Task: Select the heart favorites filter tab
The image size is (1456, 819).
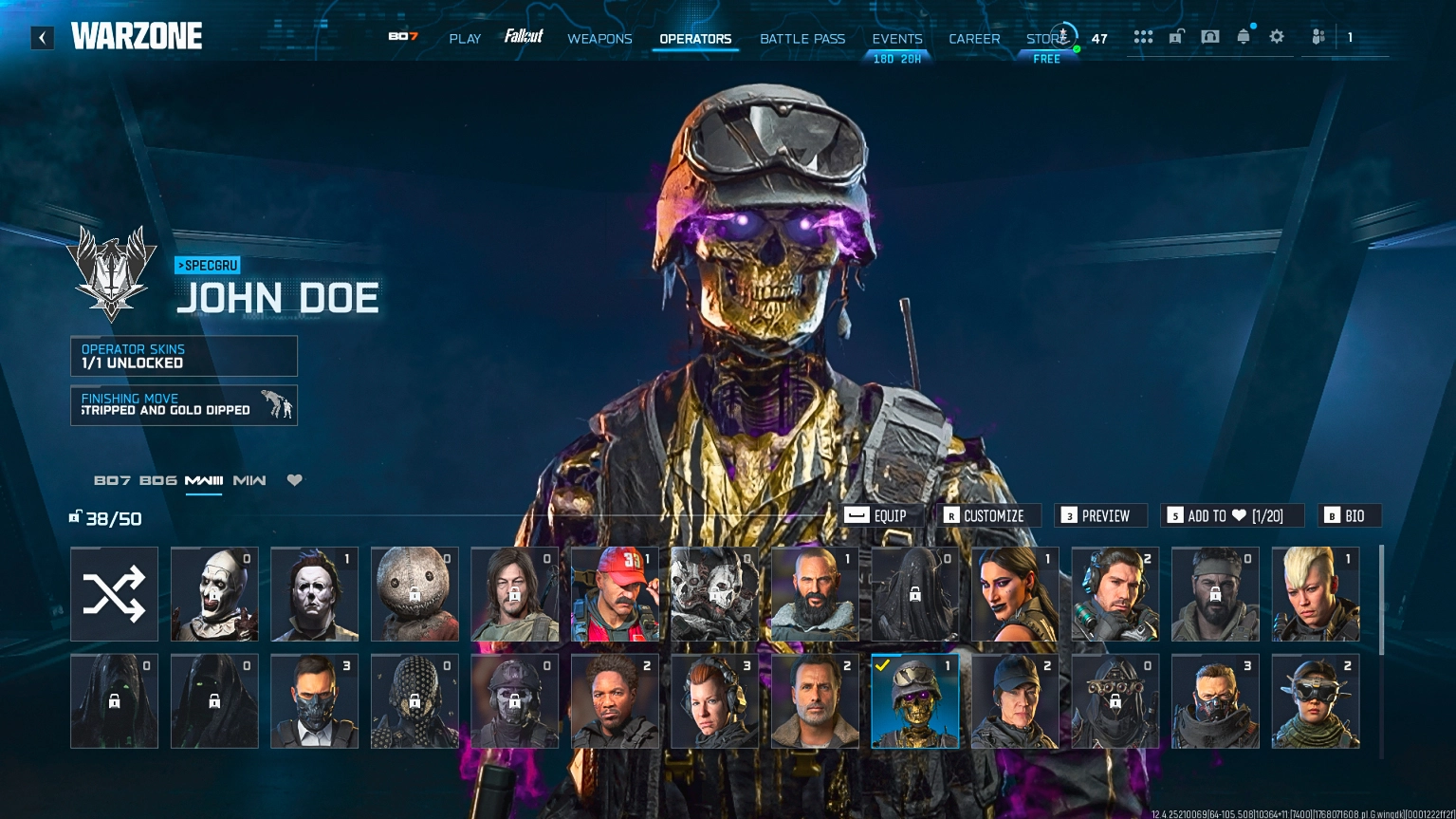Action: pyautogui.click(x=294, y=480)
